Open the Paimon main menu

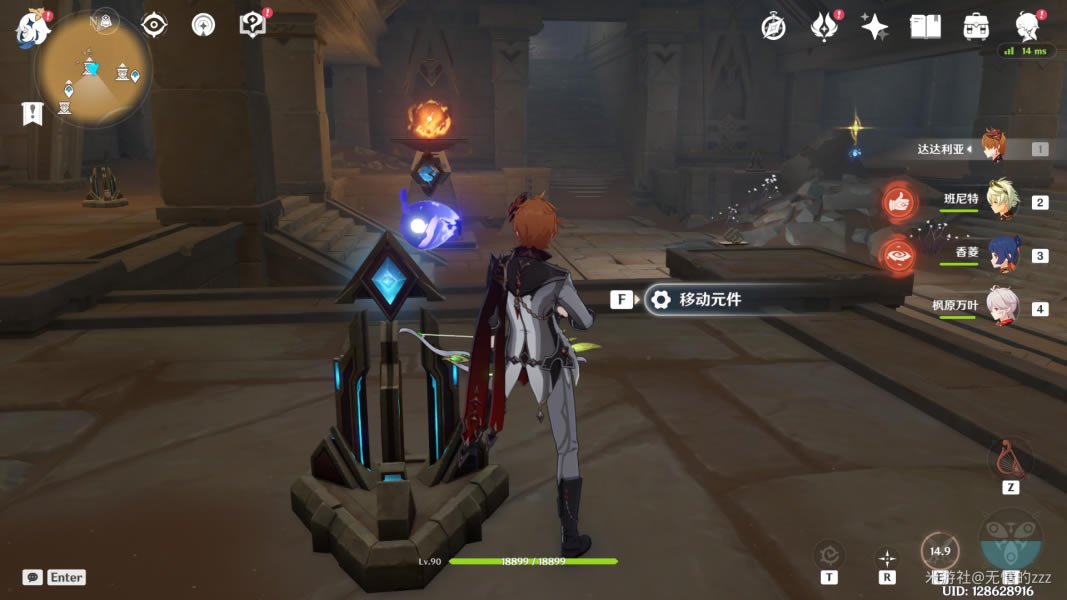pos(32,28)
